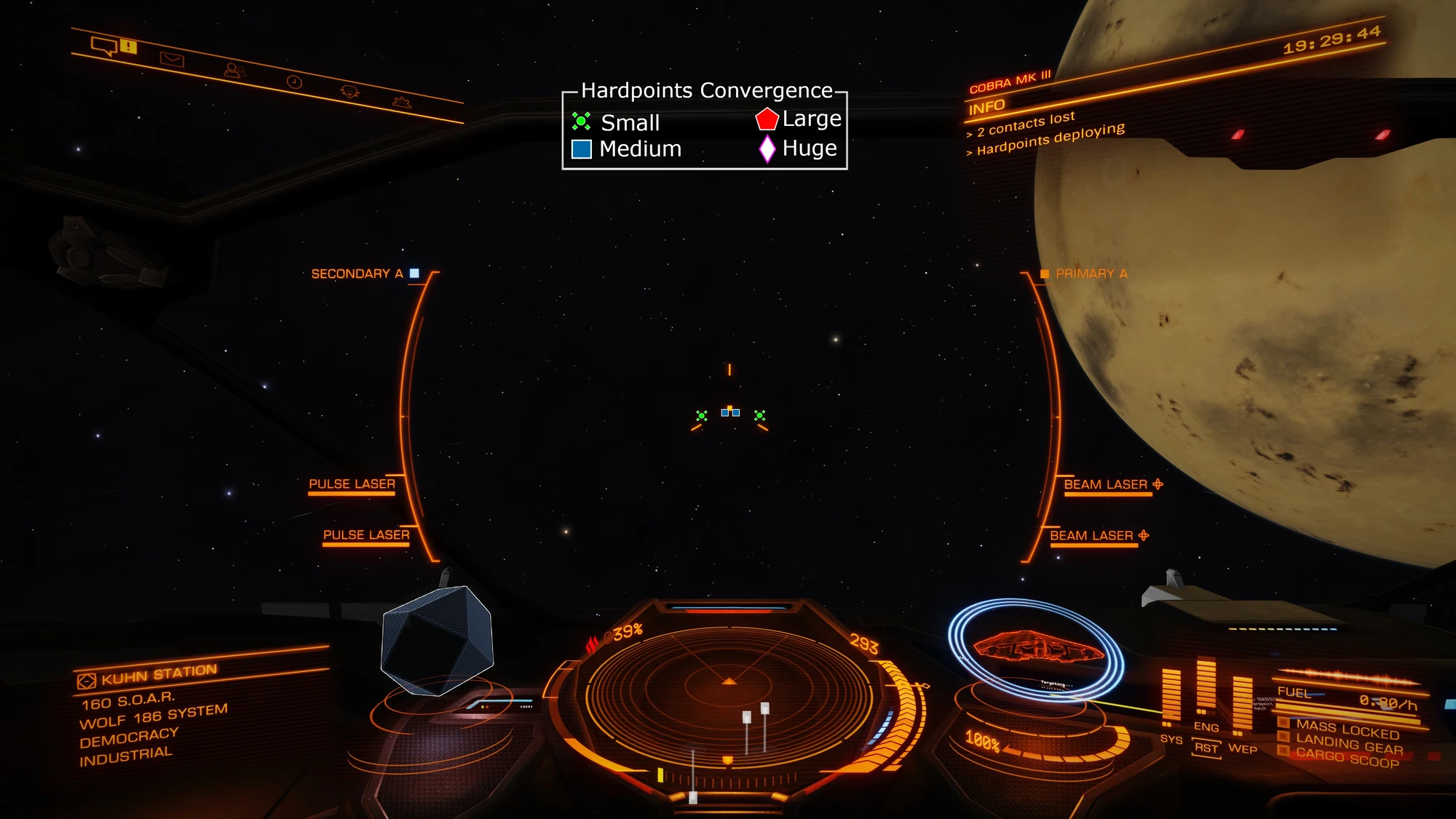Click the RST power reset button
This screenshot has width=1456, height=819.
click(1206, 748)
